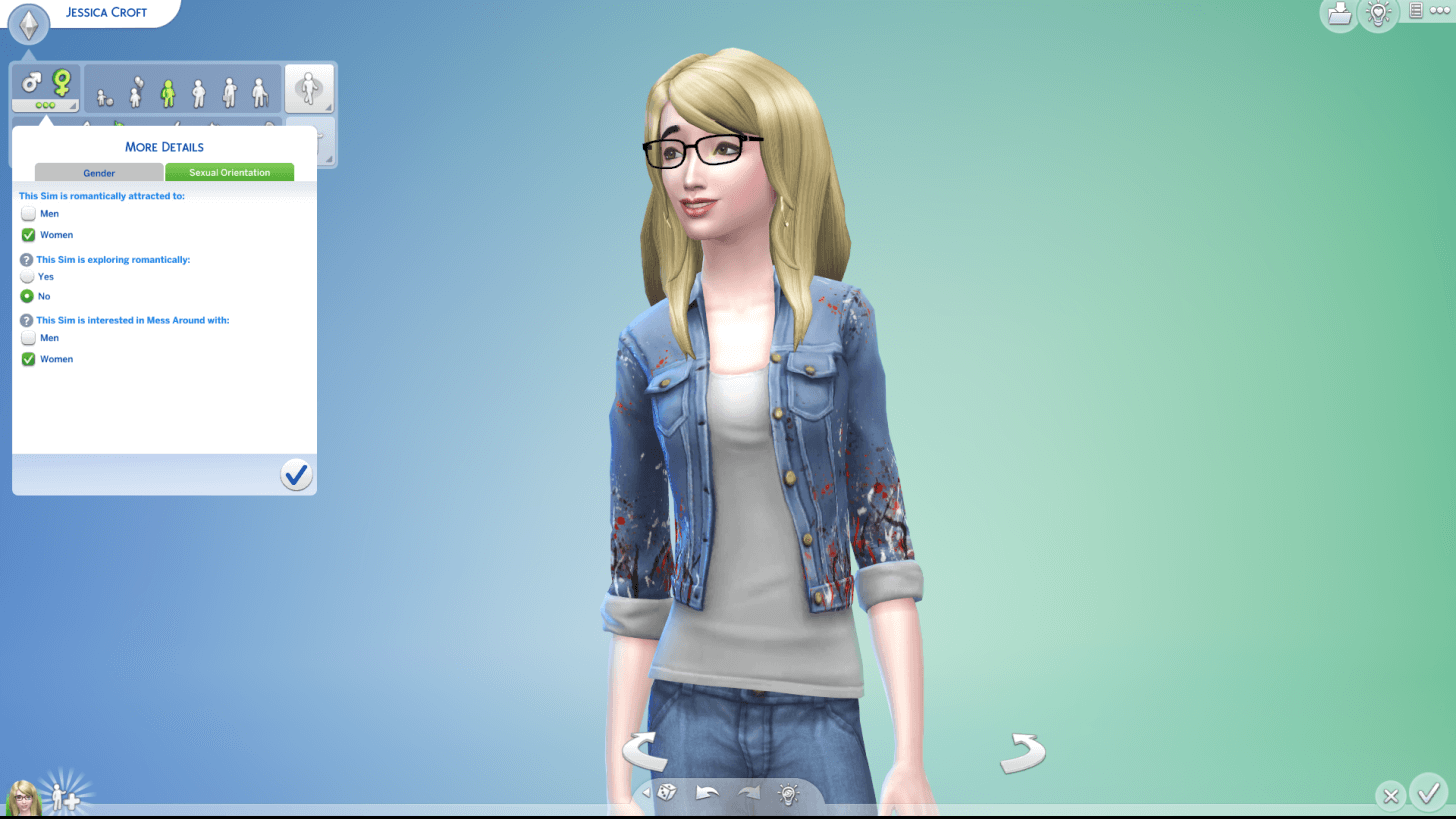
Task: Select Yes for exploring romantically
Action: tap(28, 277)
